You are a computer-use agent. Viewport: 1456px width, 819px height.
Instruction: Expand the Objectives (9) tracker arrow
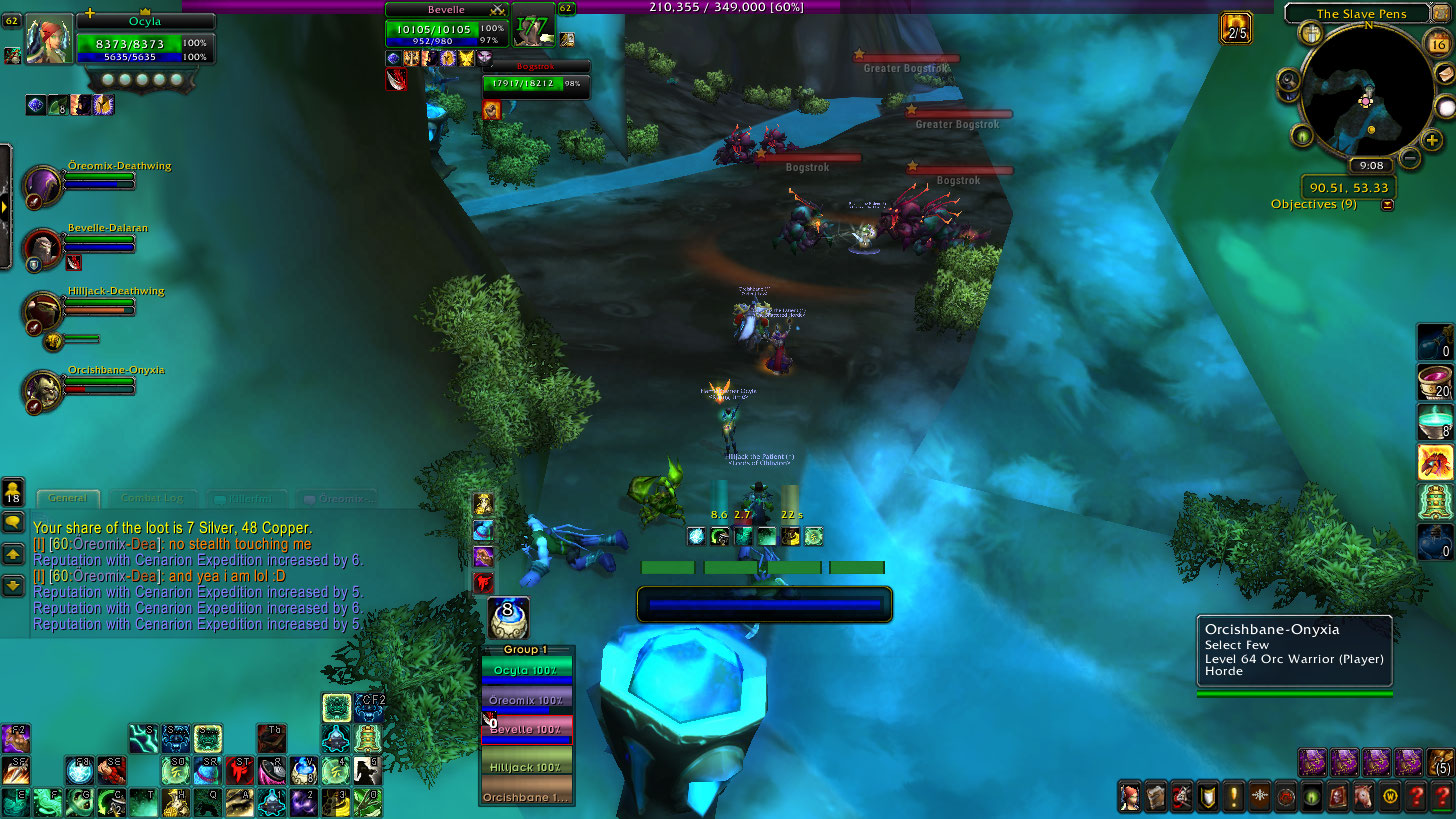tap(1386, 205)
